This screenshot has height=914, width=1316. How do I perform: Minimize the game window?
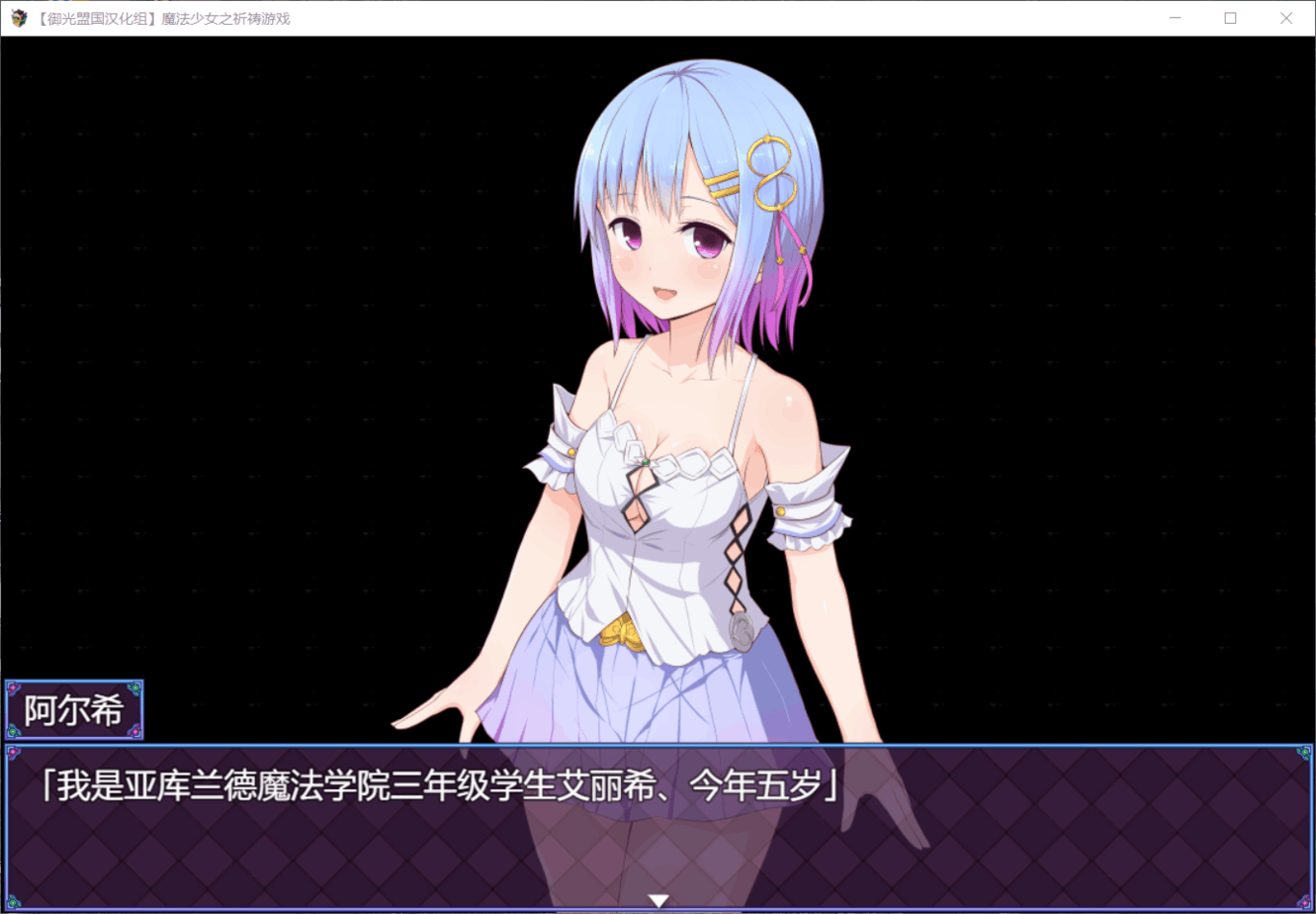[x=1176, y=18]
